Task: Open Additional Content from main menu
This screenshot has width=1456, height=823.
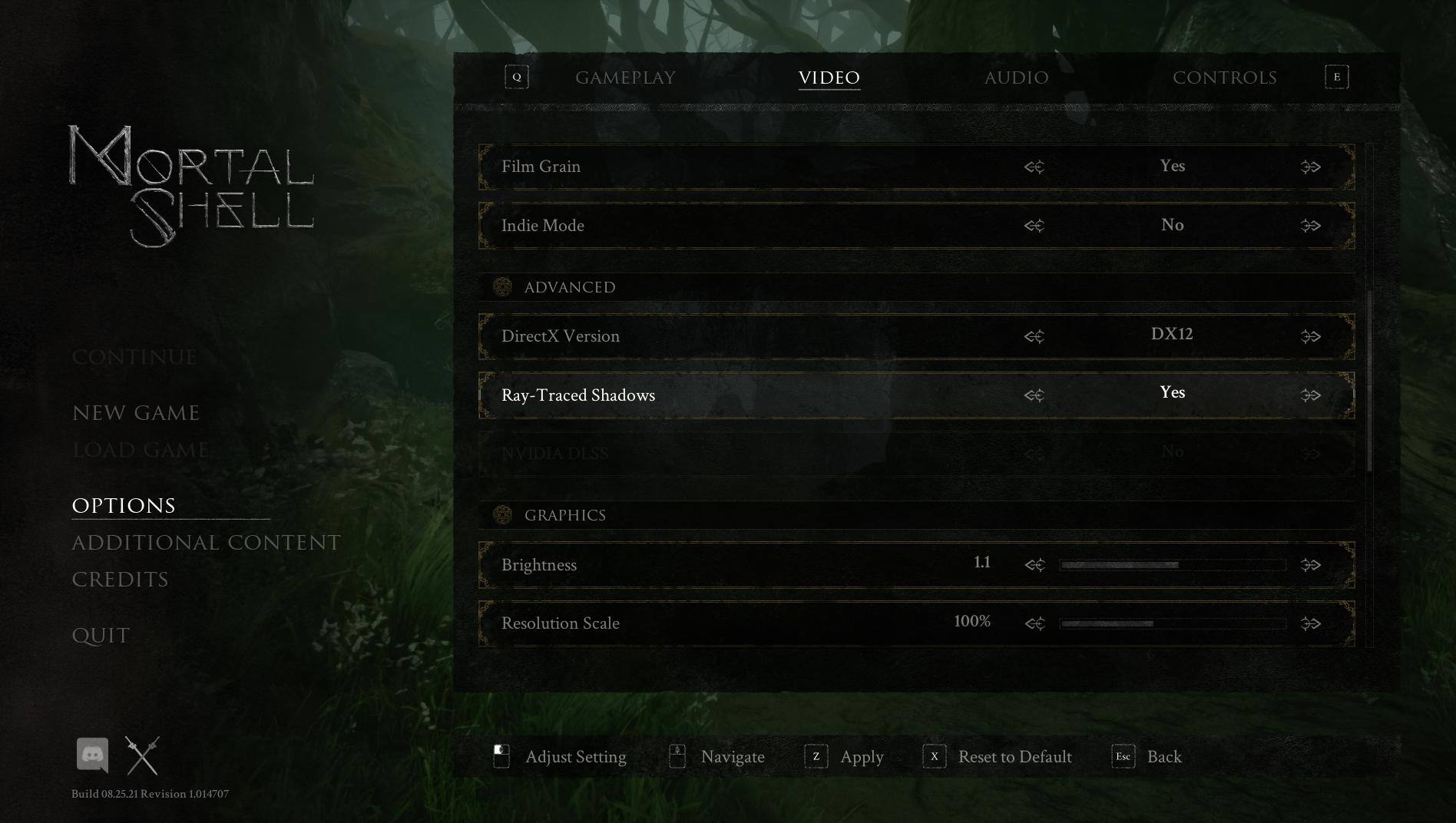Action: click(206, 543)
